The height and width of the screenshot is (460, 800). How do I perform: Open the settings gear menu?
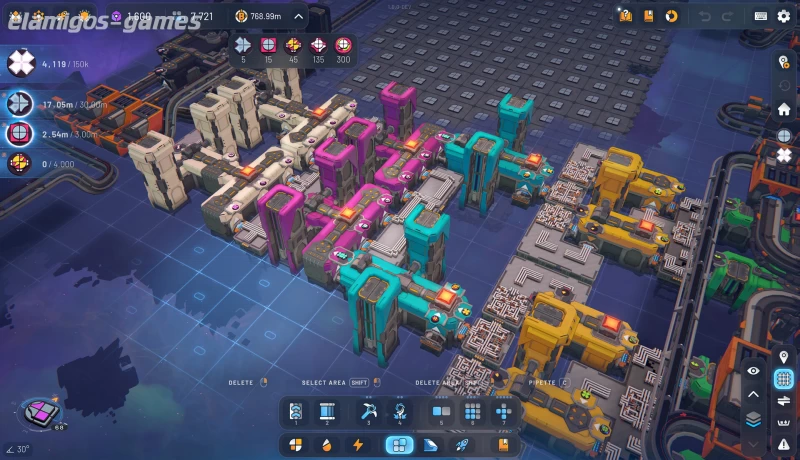click(783, 16)
